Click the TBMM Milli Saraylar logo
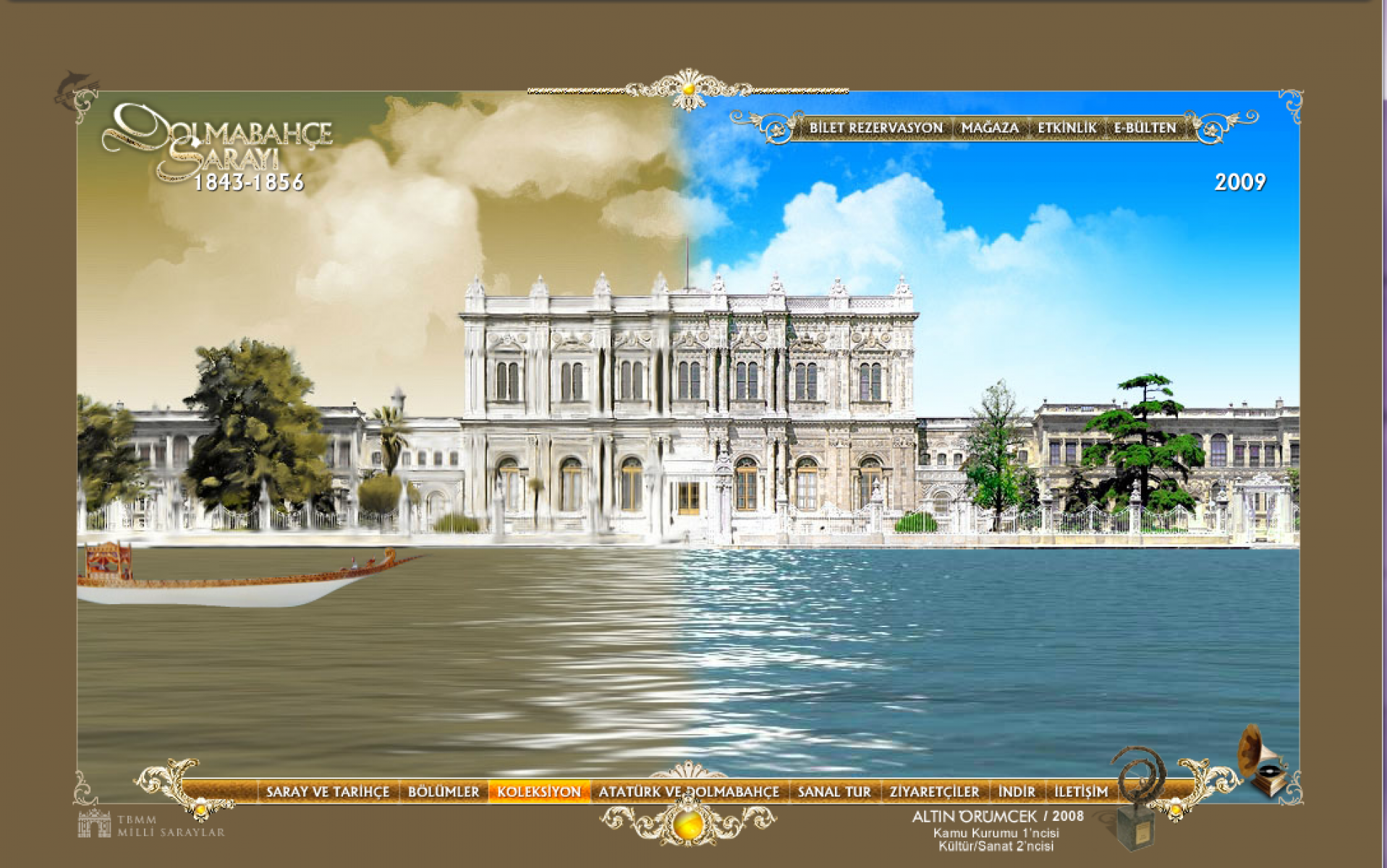1387x868 pixels. pos(151,825)
